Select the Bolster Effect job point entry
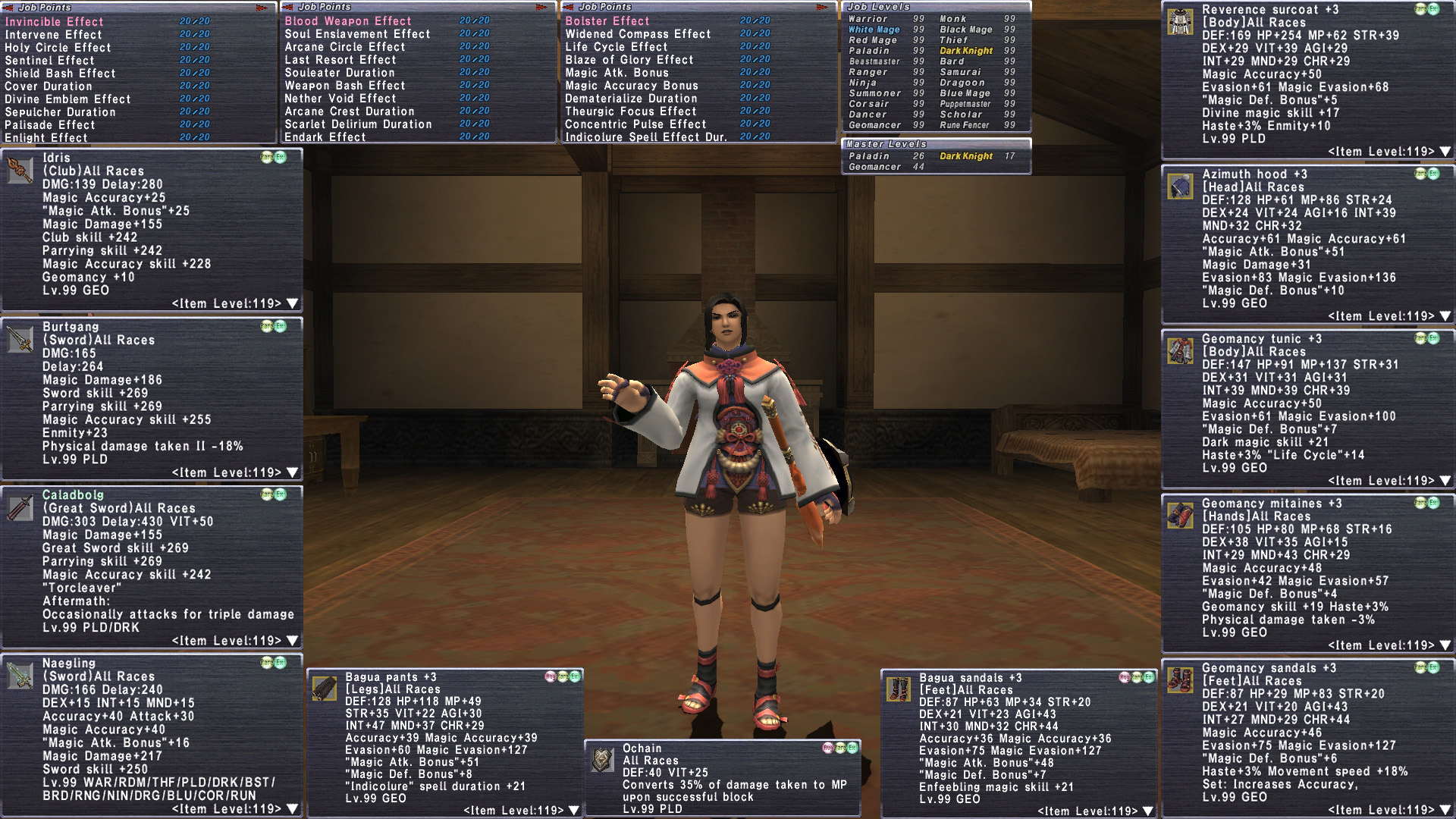 tap(607, 21)
